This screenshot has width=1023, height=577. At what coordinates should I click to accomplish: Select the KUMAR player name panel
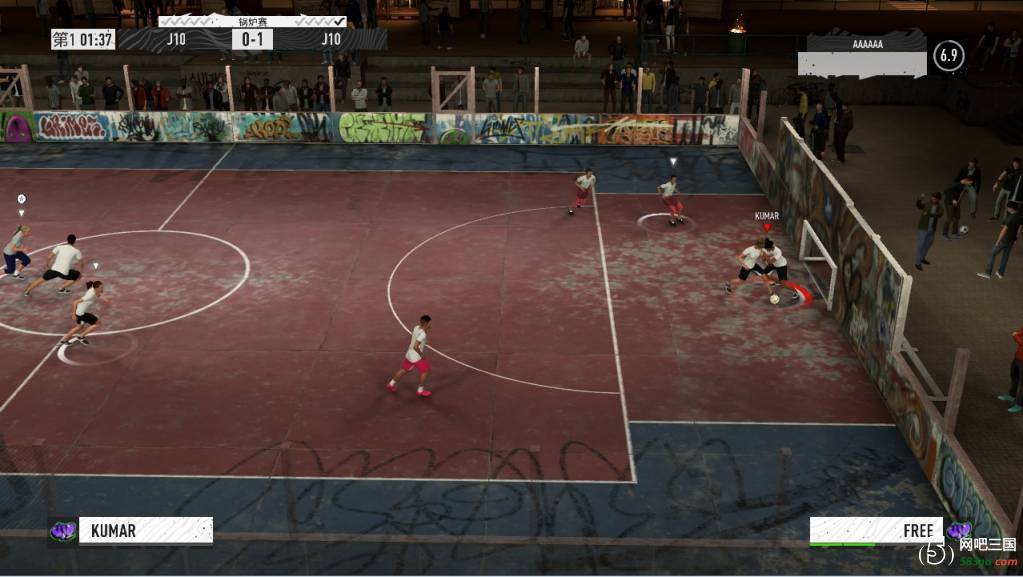(145, 530)
